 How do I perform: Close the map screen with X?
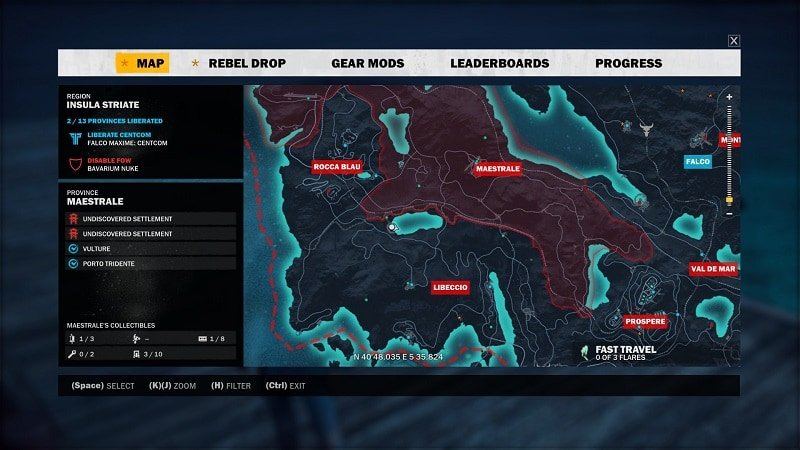coord(734,41)
